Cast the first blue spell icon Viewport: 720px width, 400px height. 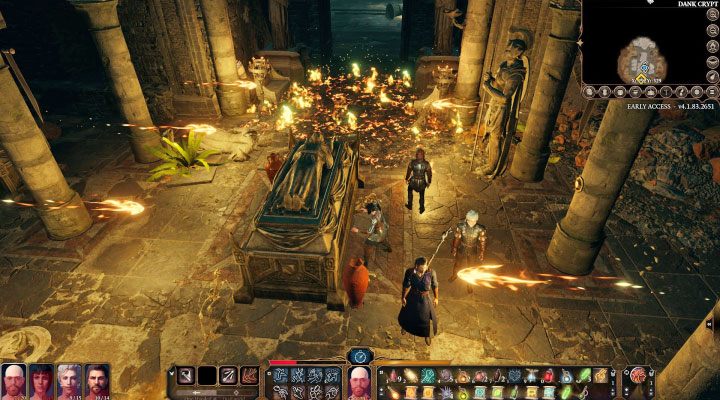pyautogui.click(x=281, y=375)
